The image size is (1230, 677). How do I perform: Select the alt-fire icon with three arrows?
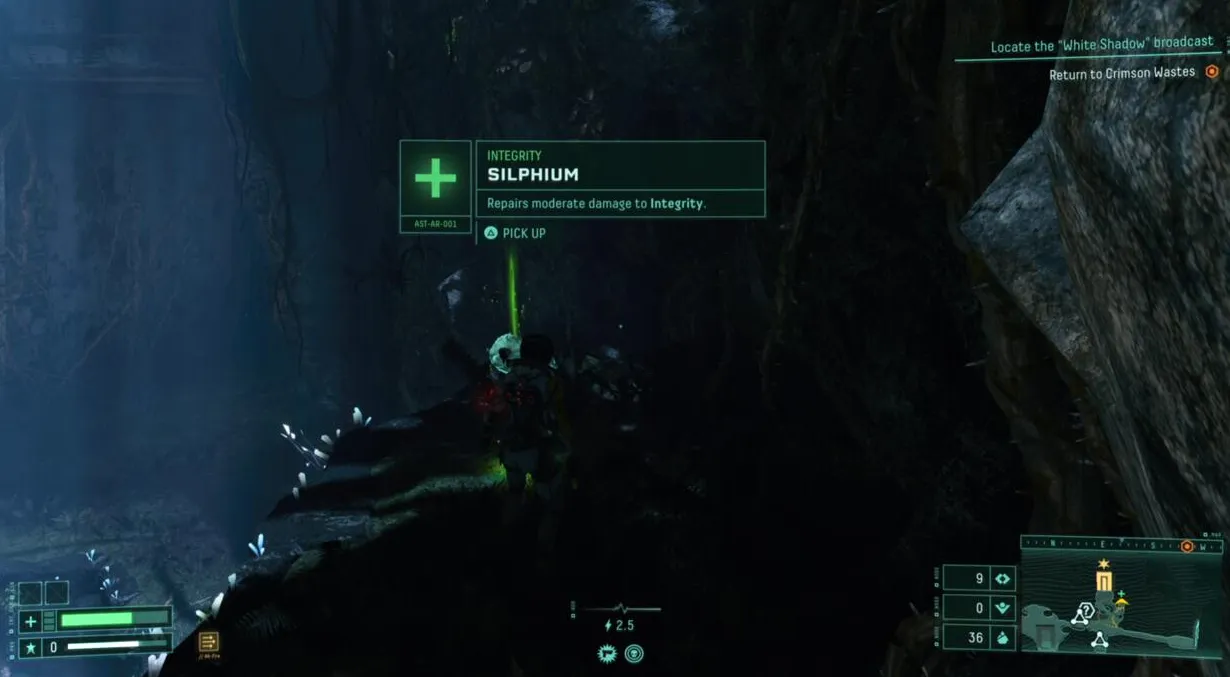[208, 642]
